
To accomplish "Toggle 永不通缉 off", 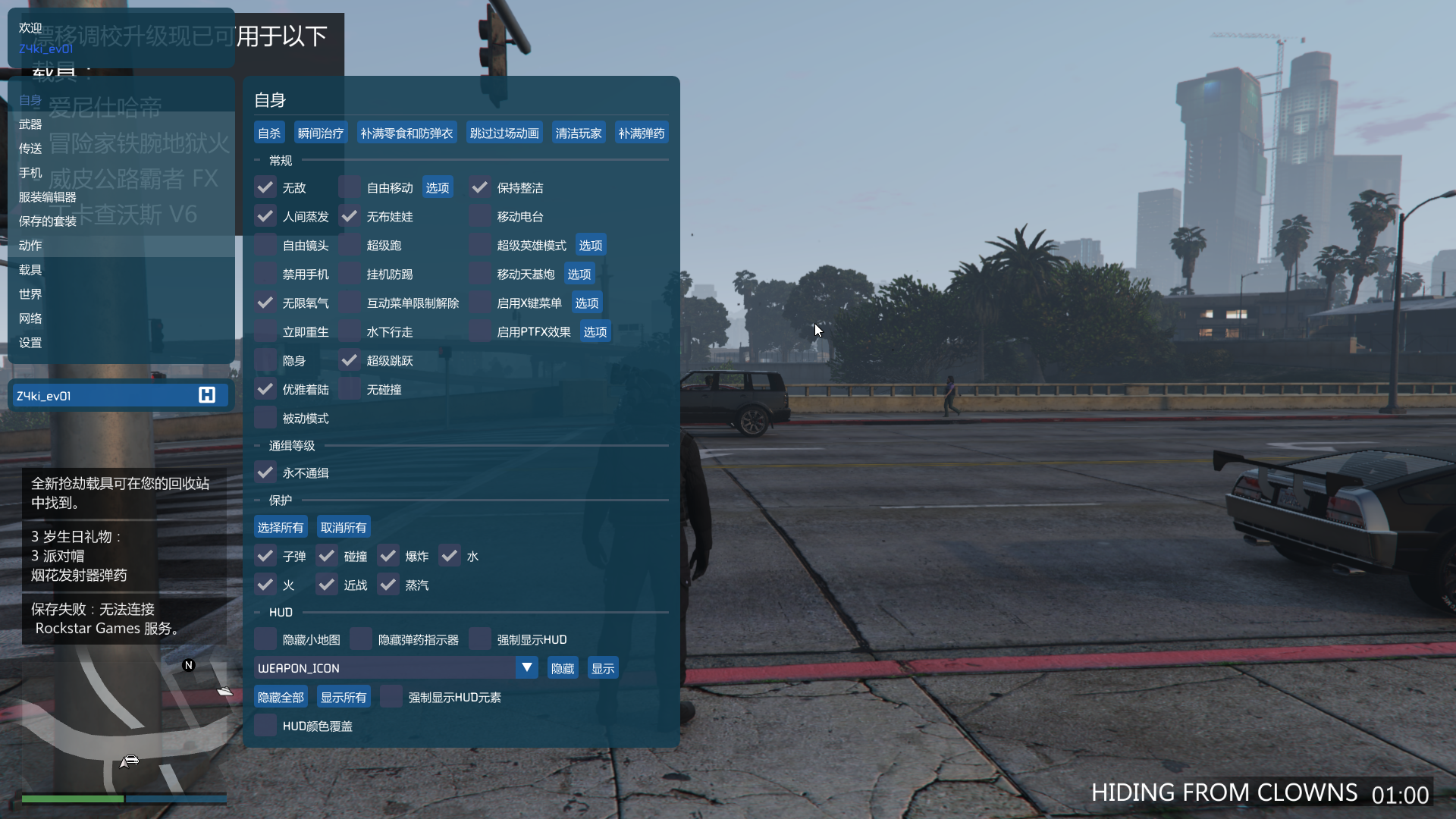I will tap(265, 472).
